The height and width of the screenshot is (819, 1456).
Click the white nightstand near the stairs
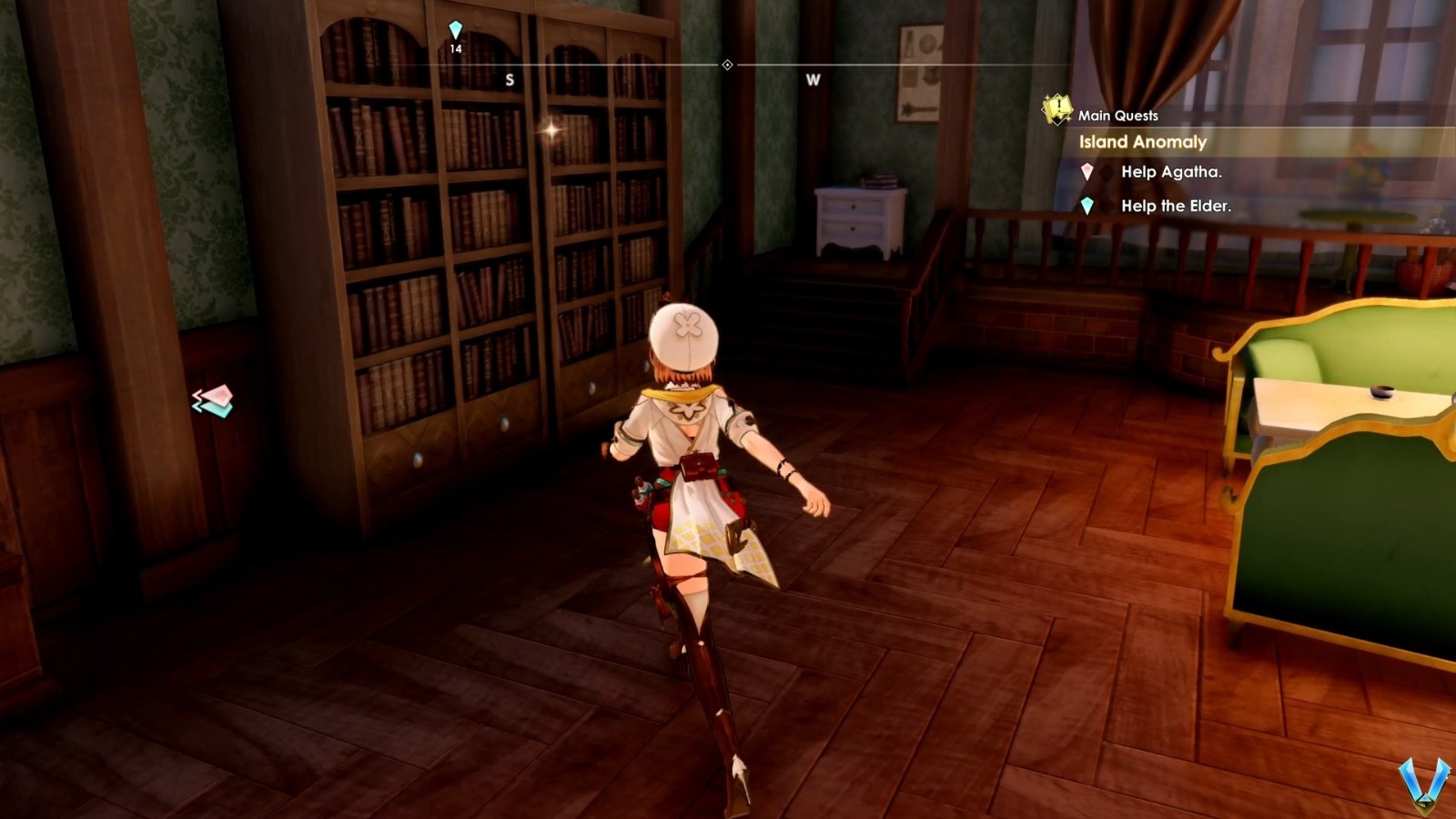point(855,218)
